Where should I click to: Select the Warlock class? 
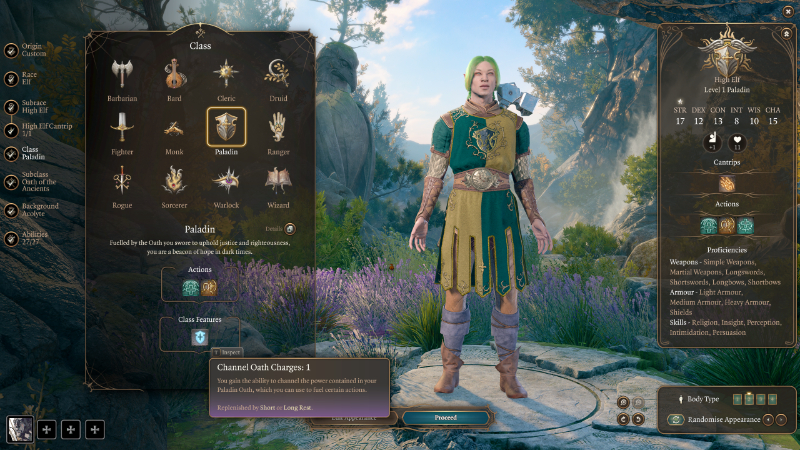click(226, 180)
